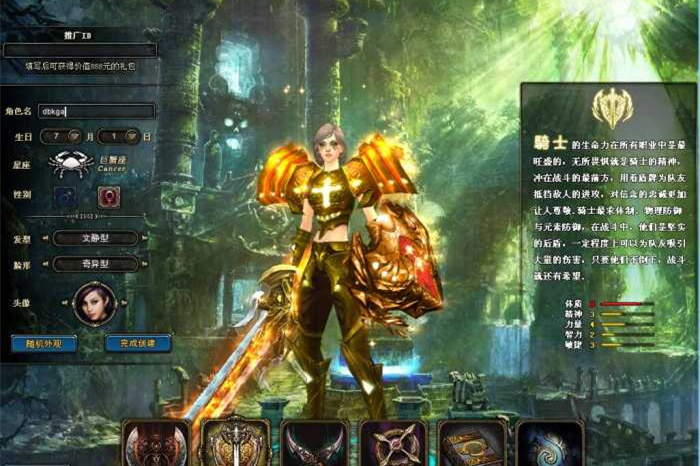
Task: Select the female gender icon
Action: [x=109, y=197]
